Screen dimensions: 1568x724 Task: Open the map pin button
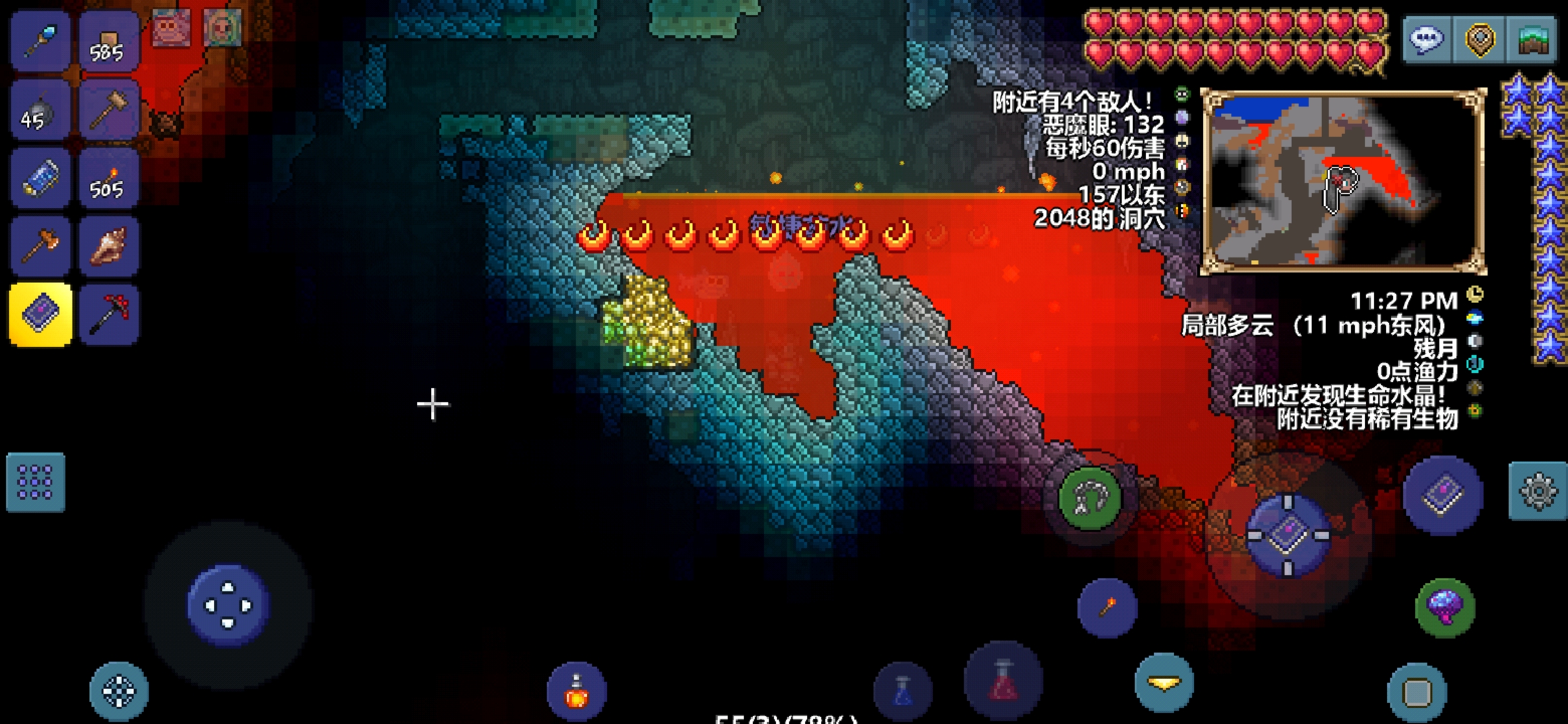tap(1480, 40)
